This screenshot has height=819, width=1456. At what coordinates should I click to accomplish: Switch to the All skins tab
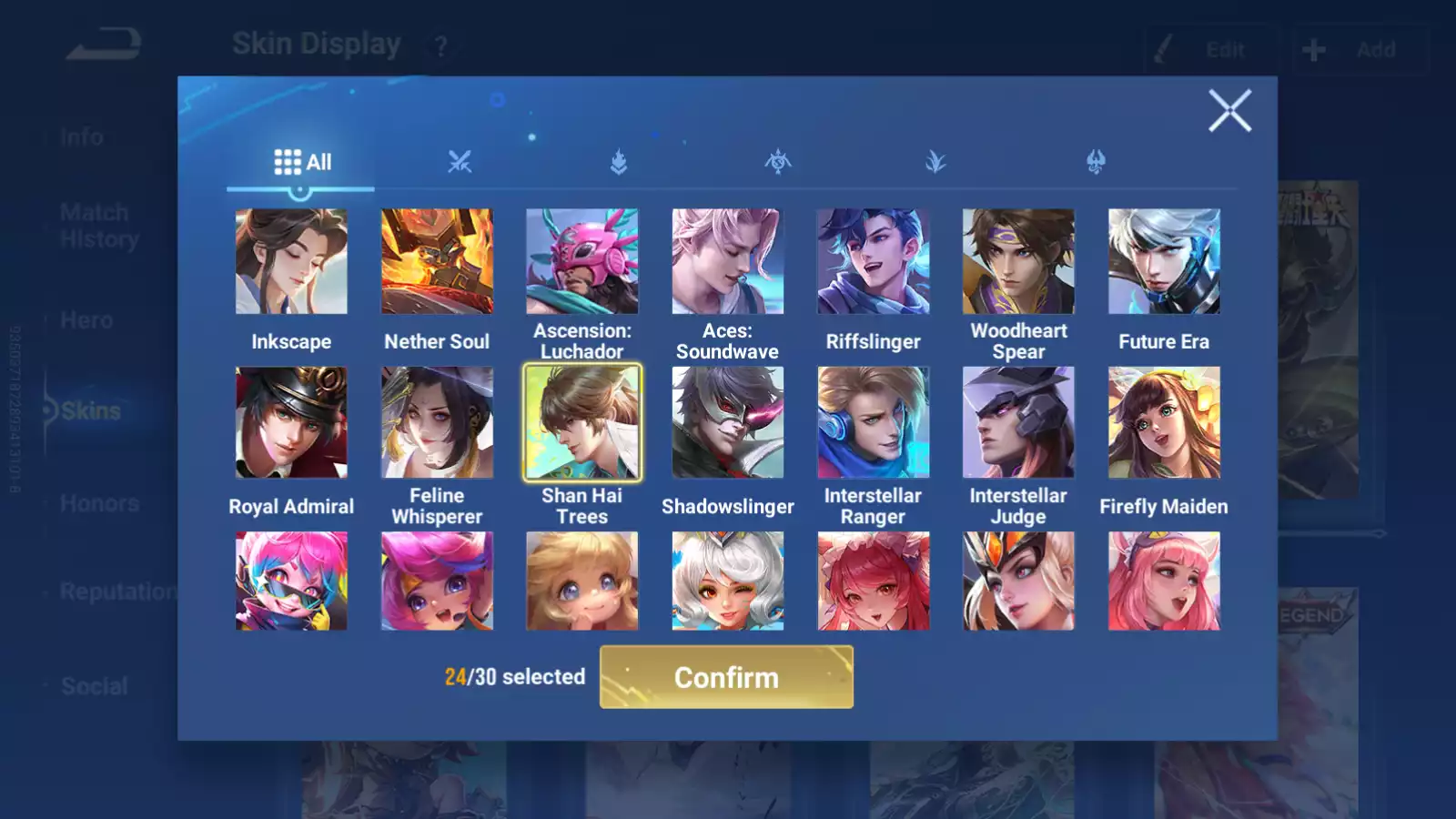tap(302, 162)
